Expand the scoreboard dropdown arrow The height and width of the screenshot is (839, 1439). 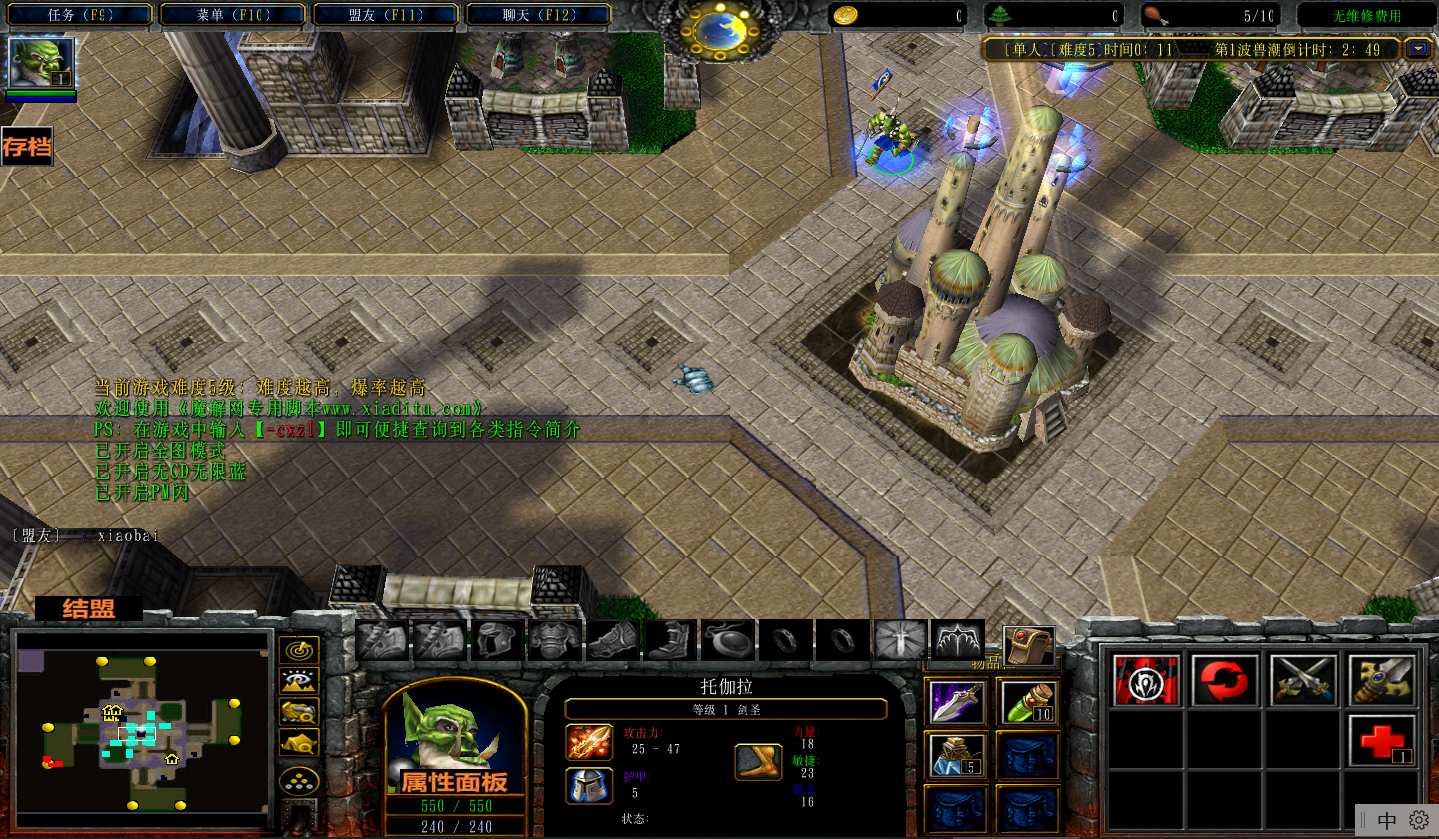[1417, 48]
